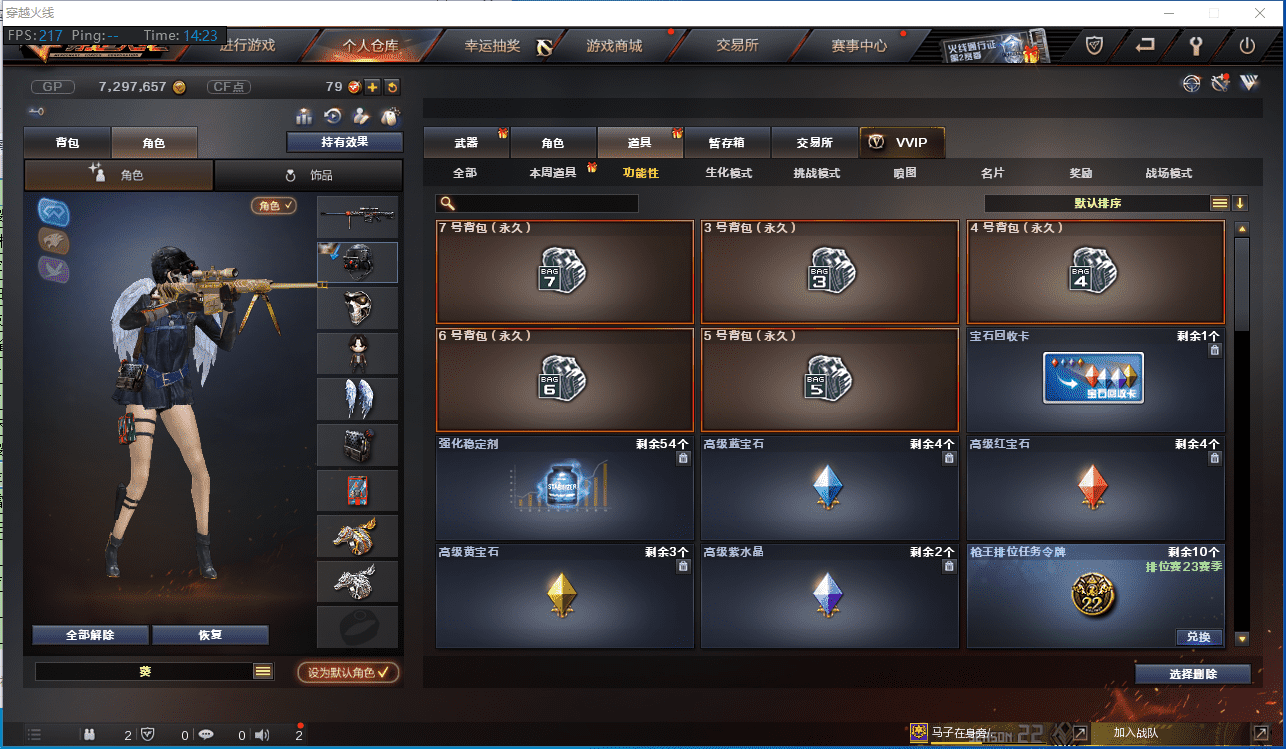The width and height of the screenshot is (1286, 749).
Task: Choose the 宝石回收卡 gem recycle card
Action: (x=1095, y=380)
